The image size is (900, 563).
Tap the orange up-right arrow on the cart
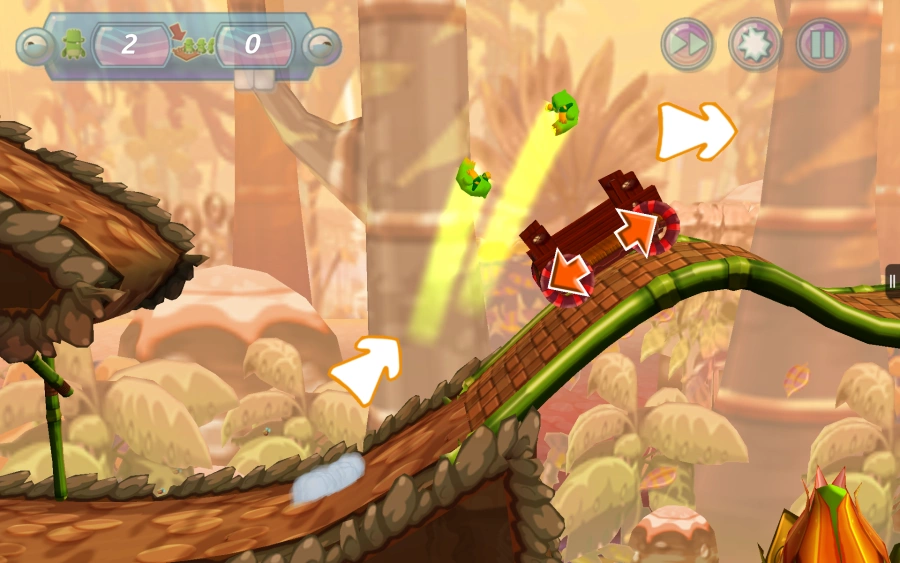coord(637,230)
